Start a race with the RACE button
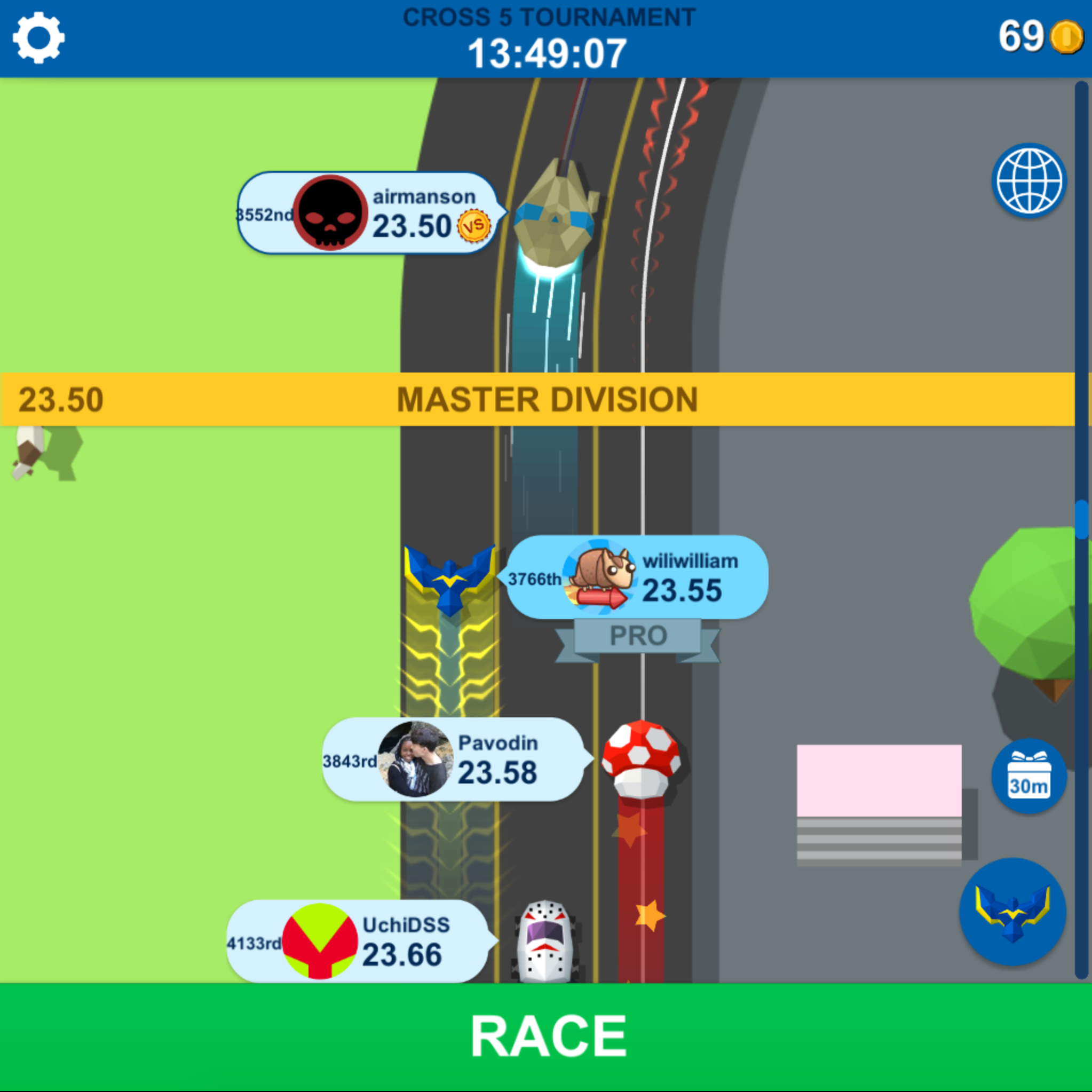This screenshot has width=1092, height=1092. click(x=546, y=1036)
